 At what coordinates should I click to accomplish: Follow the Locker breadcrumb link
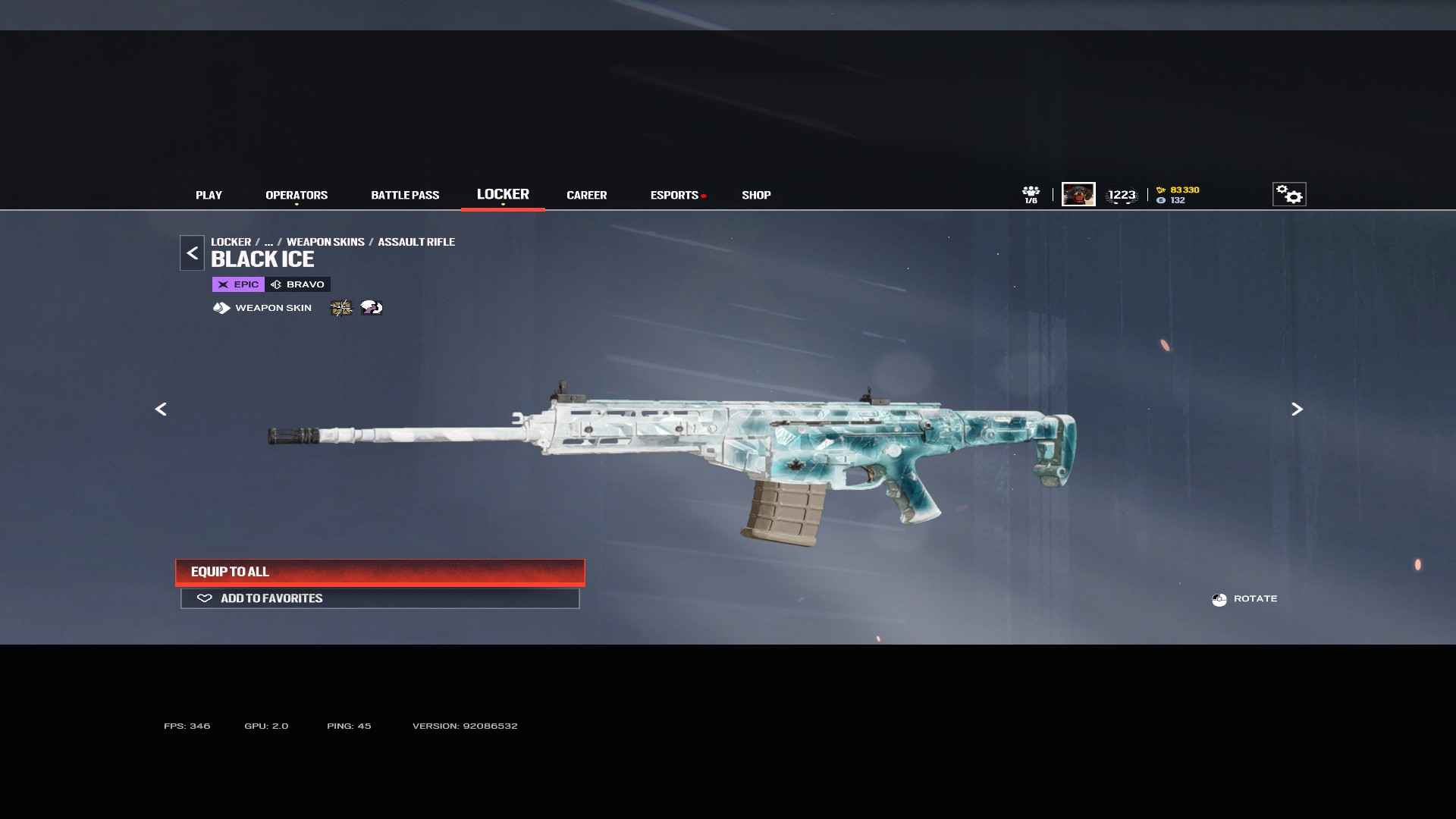point(231,242)
